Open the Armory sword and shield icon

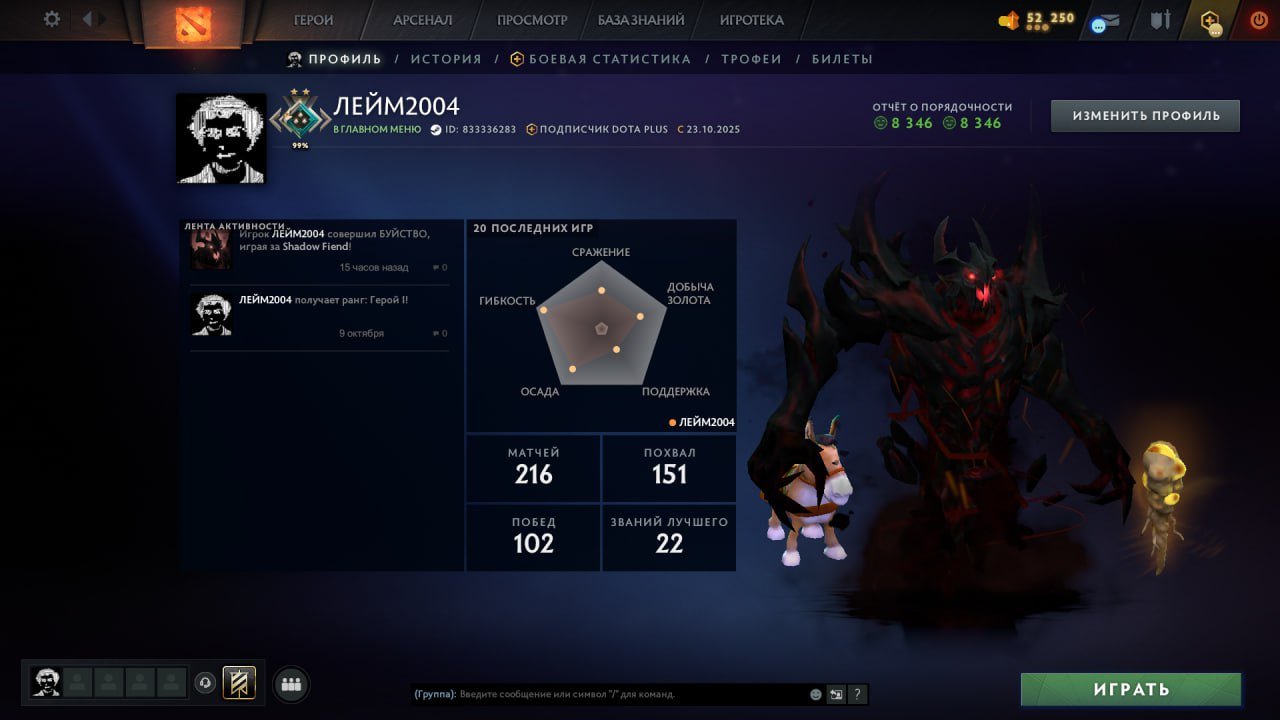[x=1160, y=22]
